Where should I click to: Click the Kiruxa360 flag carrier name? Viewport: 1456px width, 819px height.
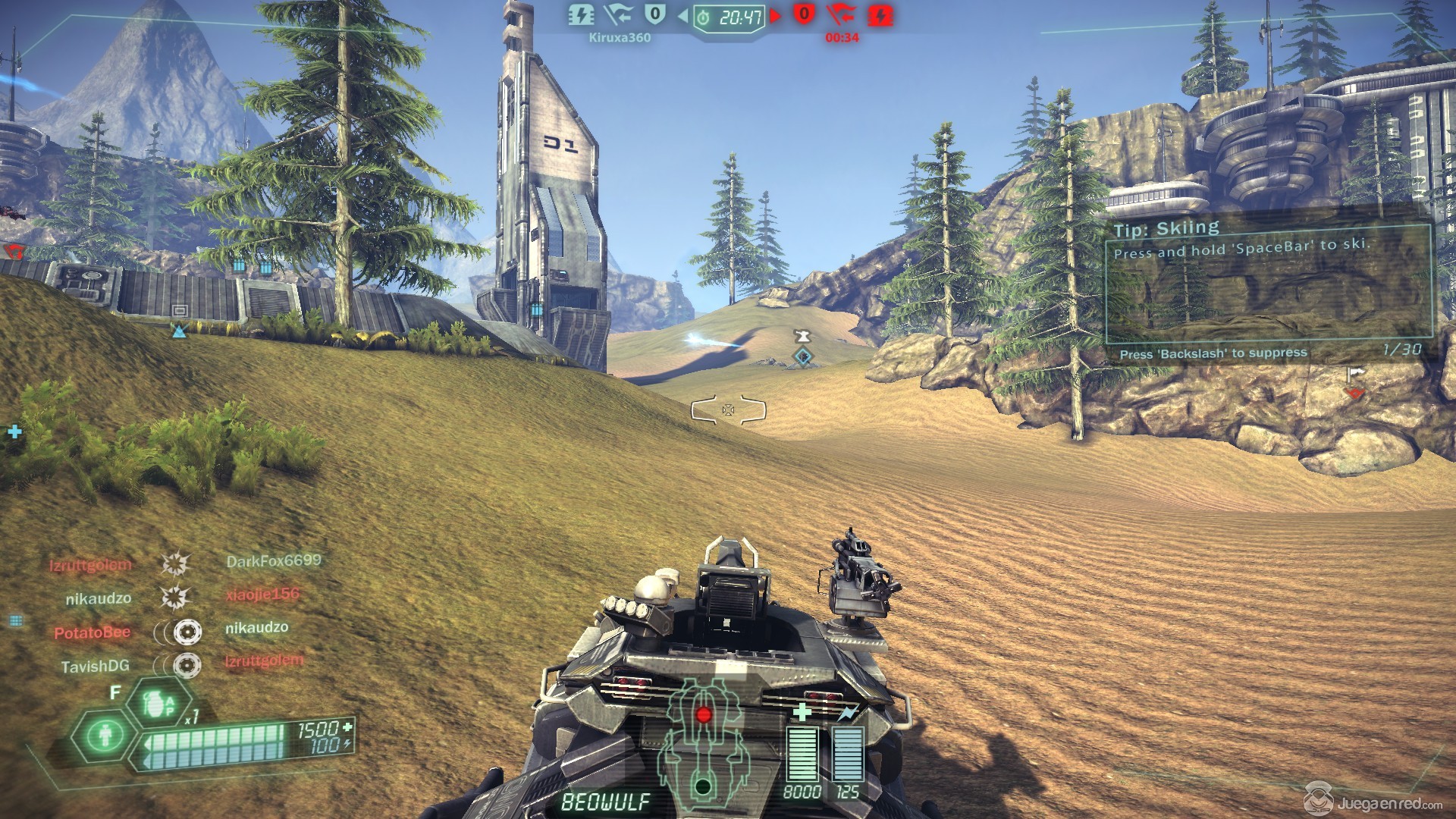coord(620,37)
